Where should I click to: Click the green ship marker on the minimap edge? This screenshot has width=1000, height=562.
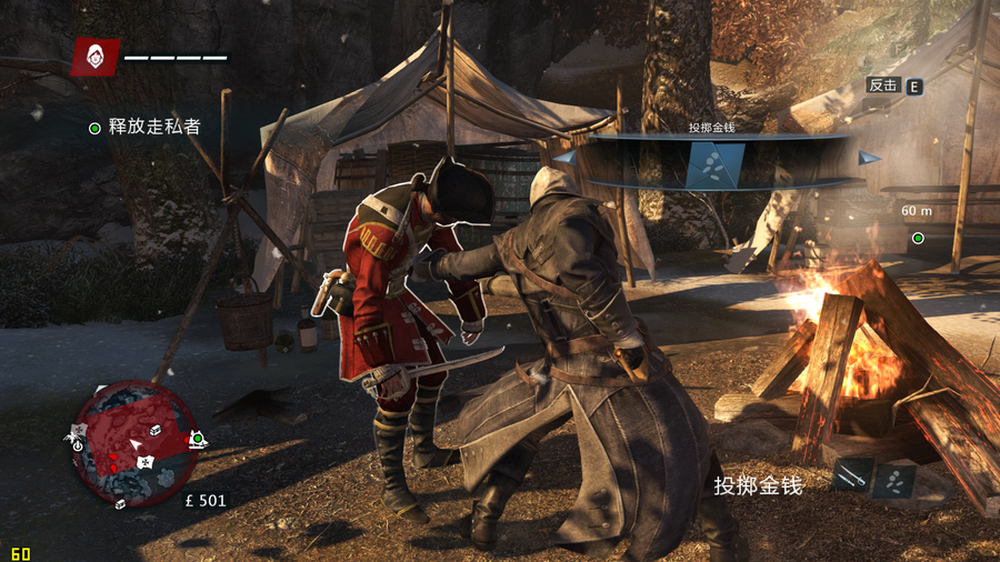click(x=198, y=439)
